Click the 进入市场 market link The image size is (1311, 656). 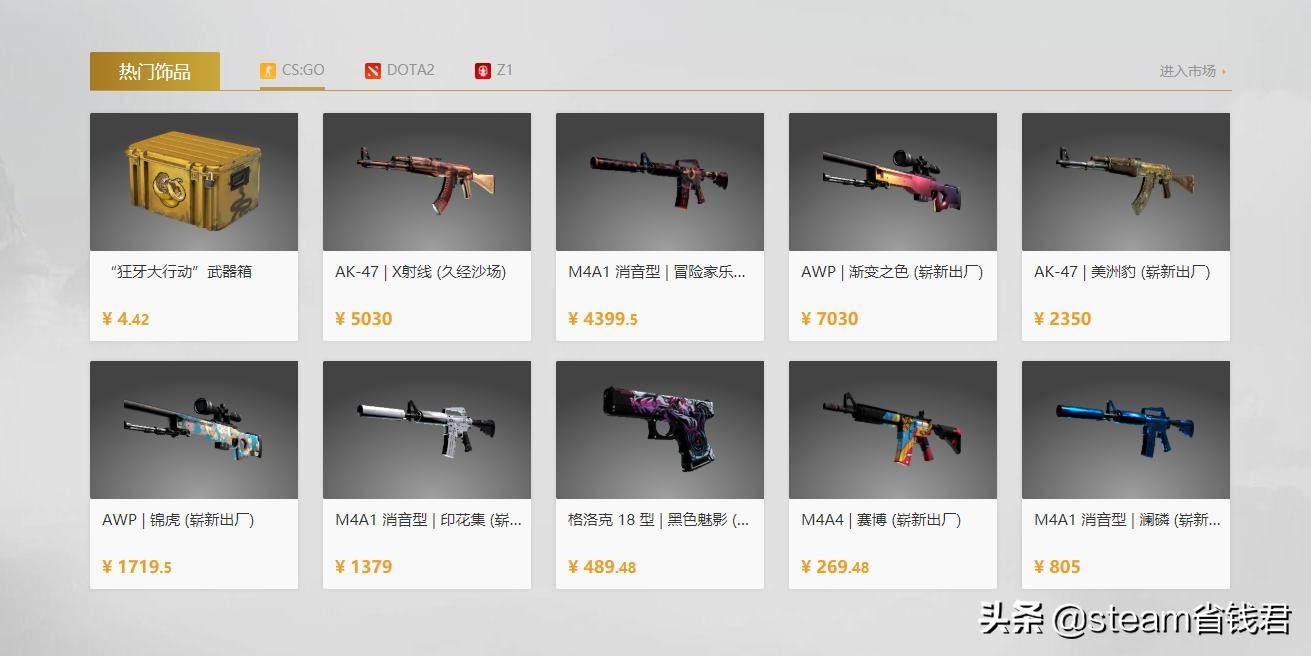(1191, 71)
